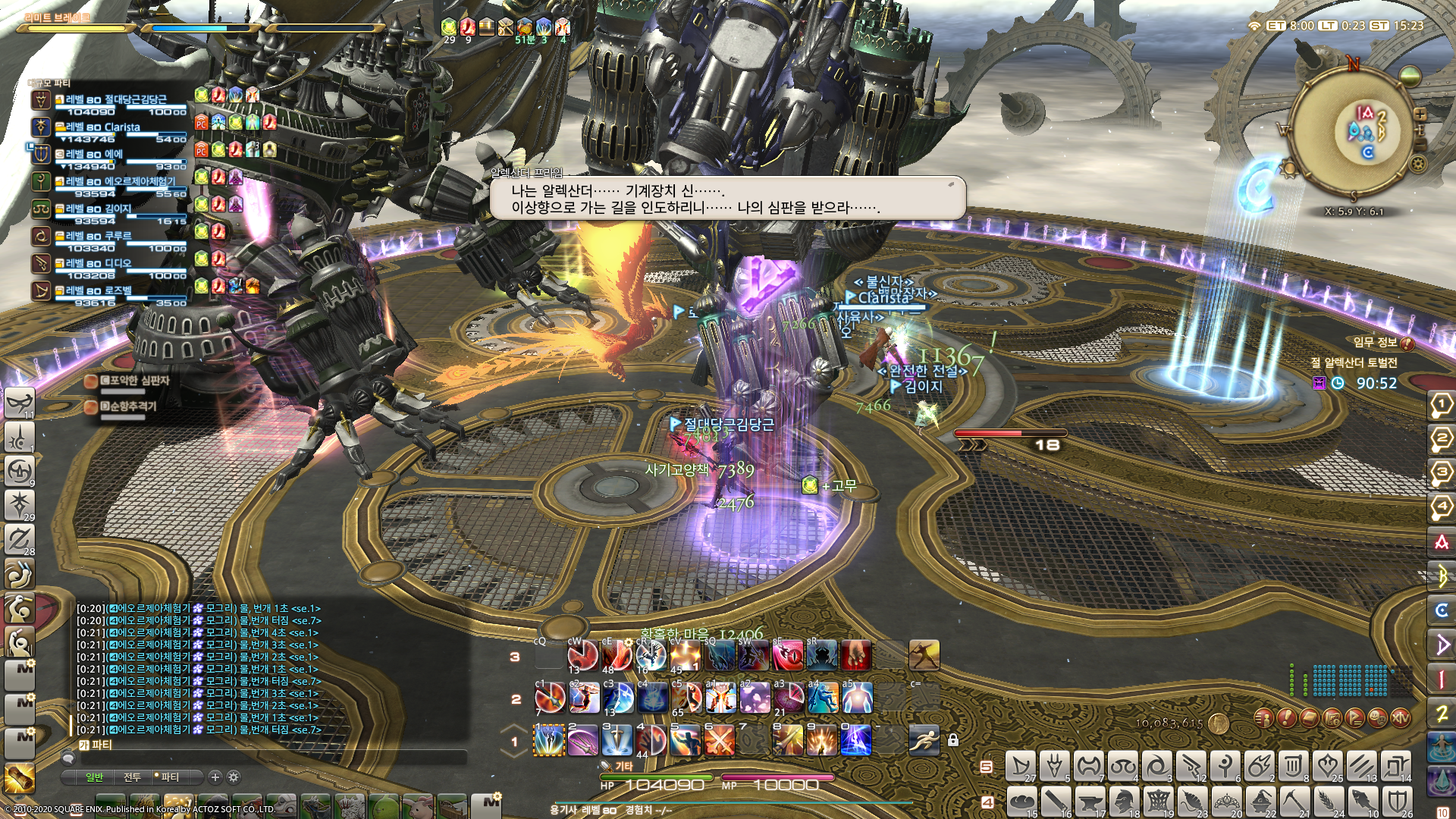Switch to the 전투 chat tab

point(133,777)
